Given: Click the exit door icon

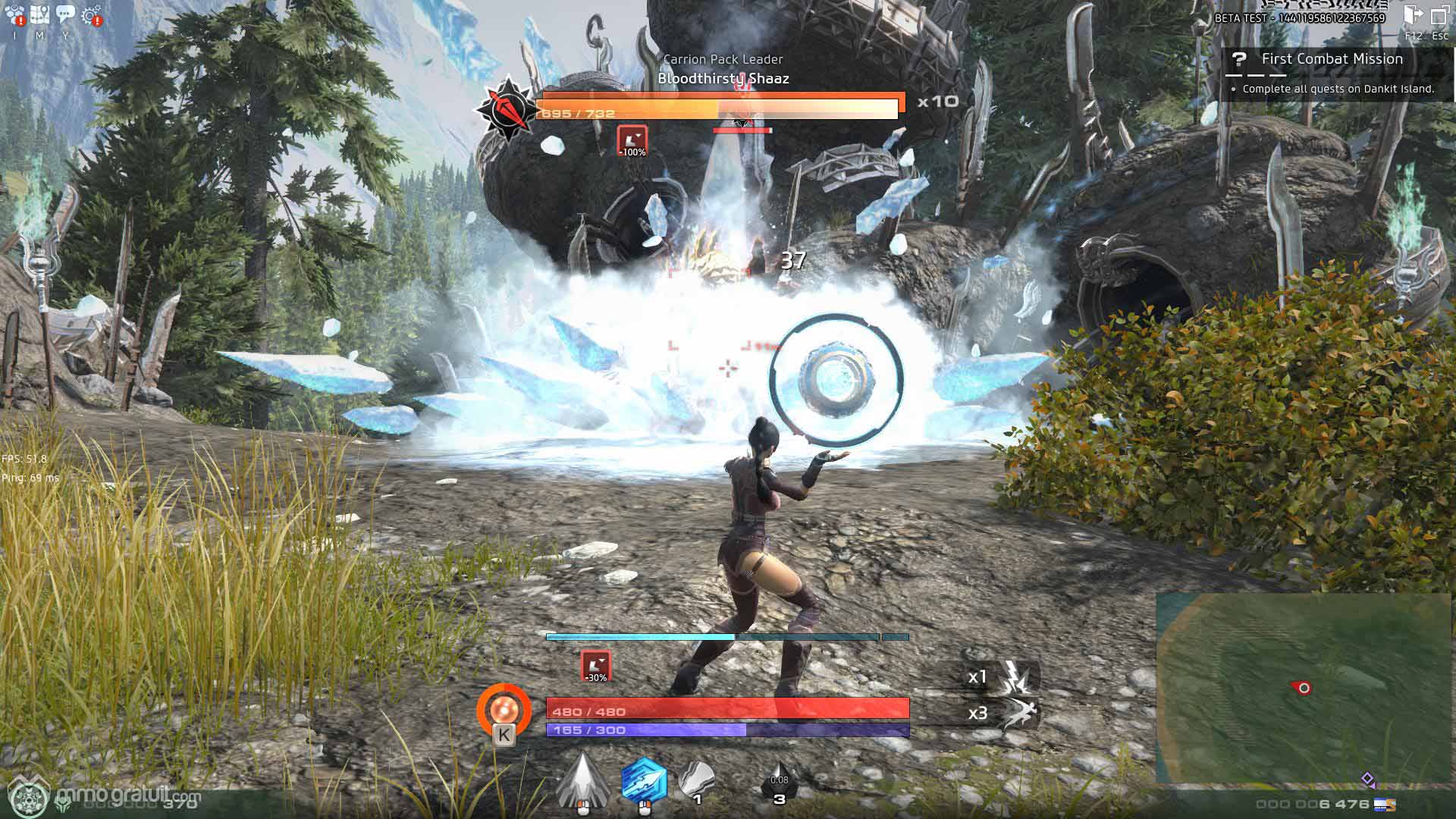Looking at the screenshot, I should (x=1413, y=16).
